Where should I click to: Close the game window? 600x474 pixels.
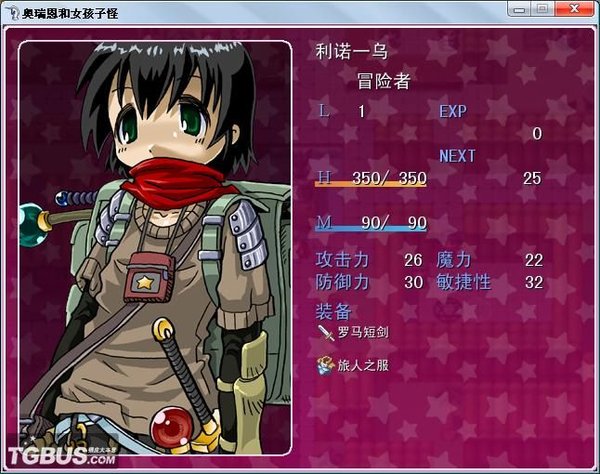coord(574,8)
